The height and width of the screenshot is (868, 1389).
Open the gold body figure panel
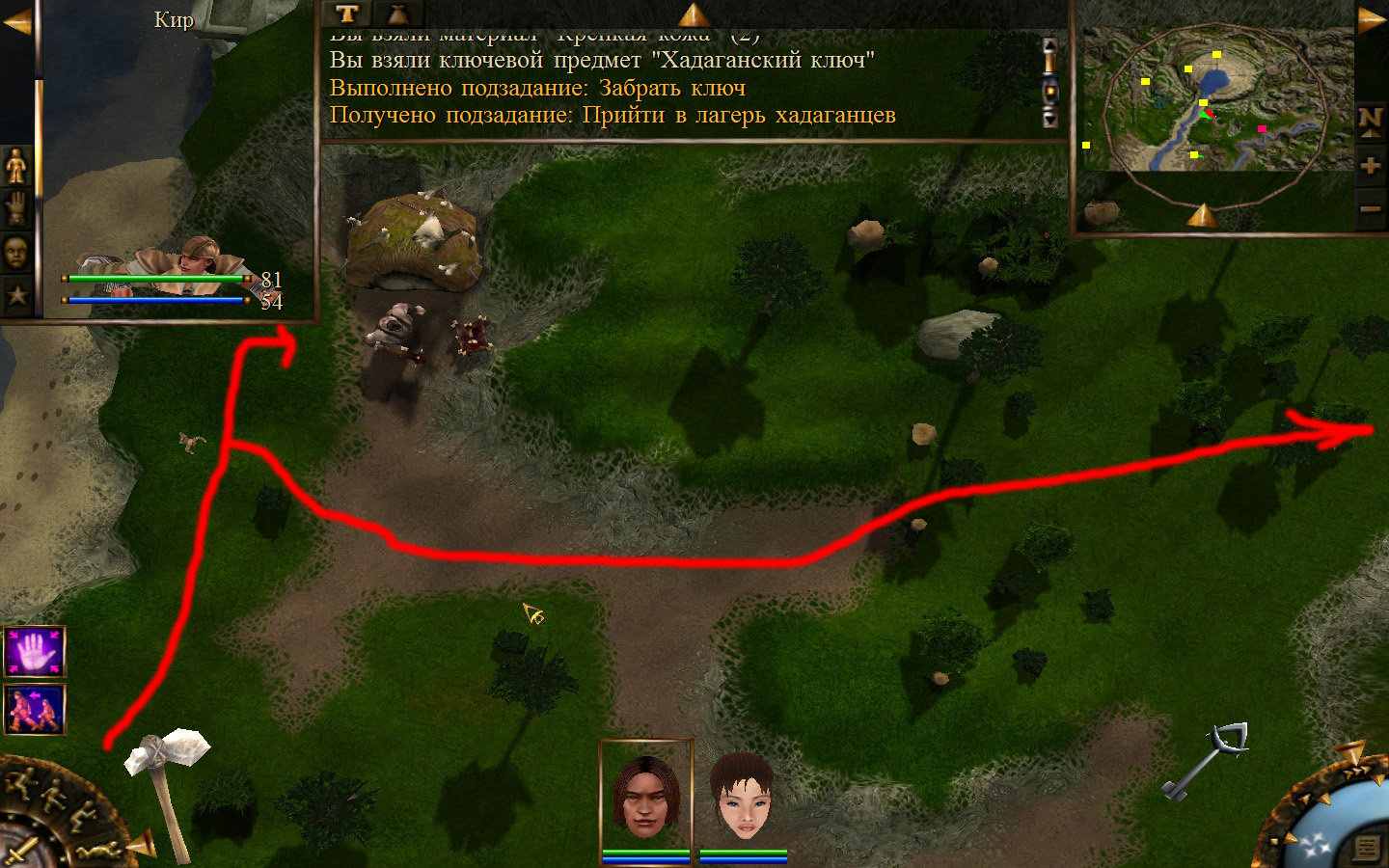pos(16,167)
